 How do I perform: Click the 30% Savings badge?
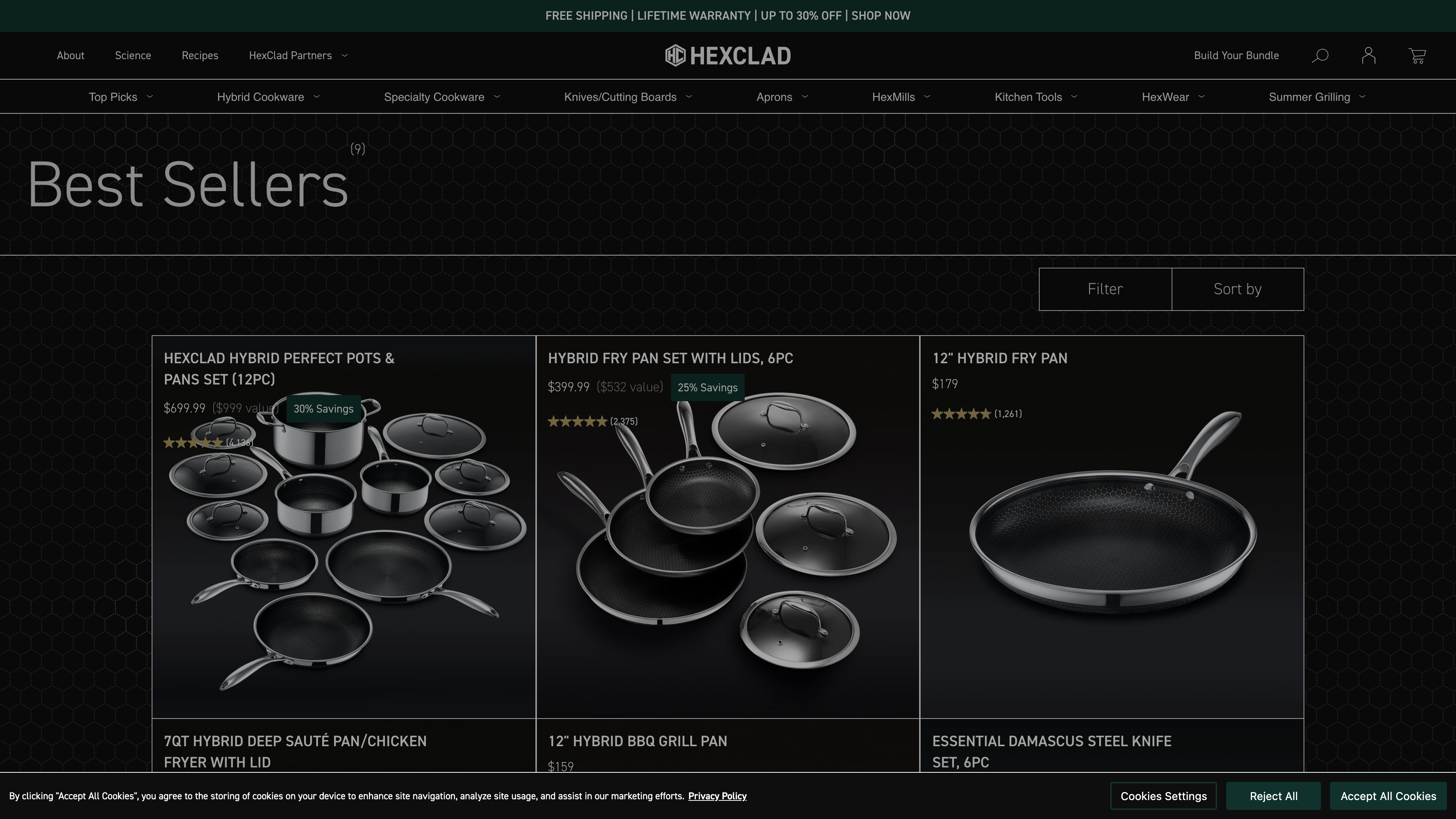click(x=323, y=409)
